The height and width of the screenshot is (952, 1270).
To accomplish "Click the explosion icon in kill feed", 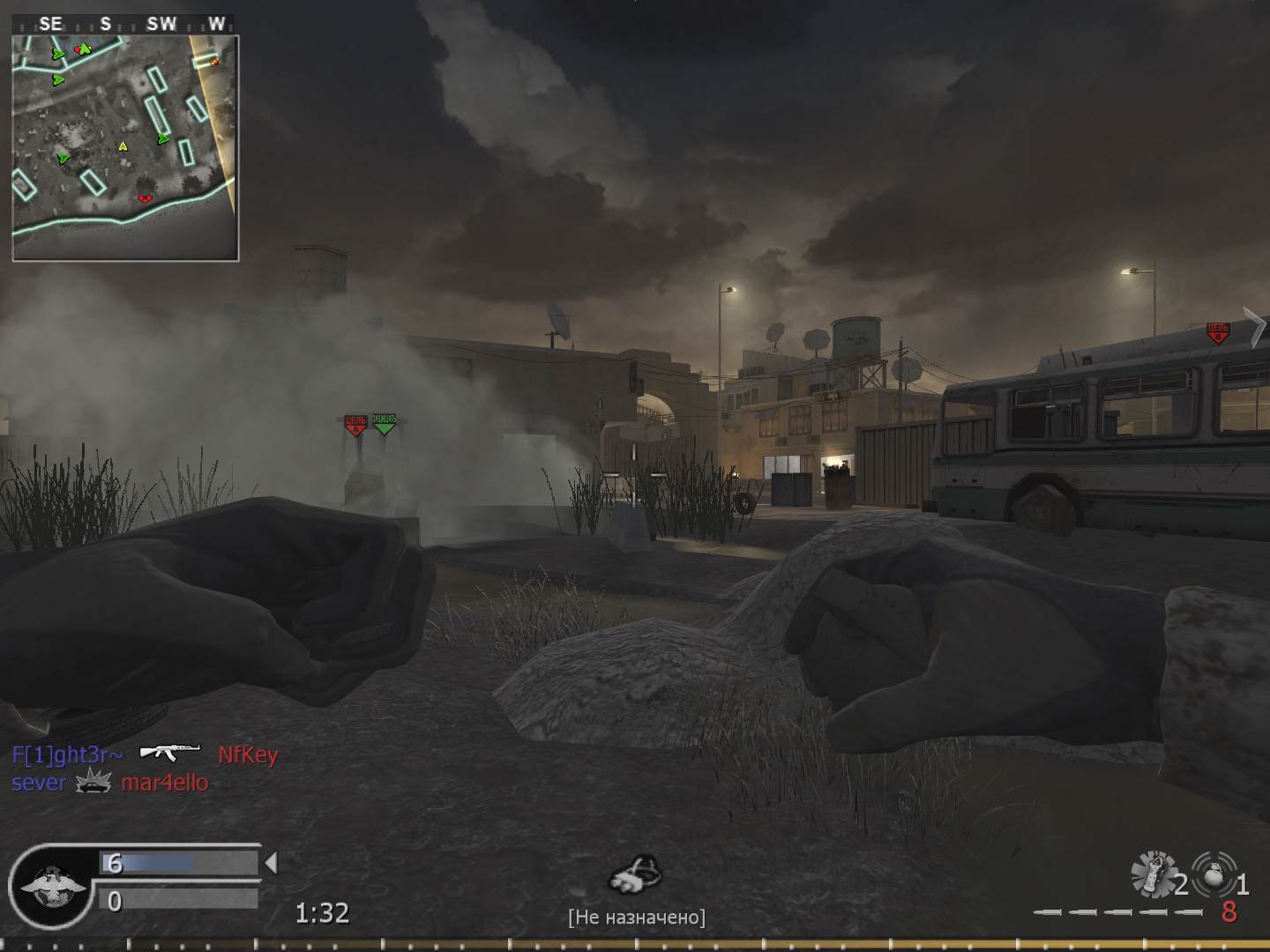I will click(x=93, y=782).
